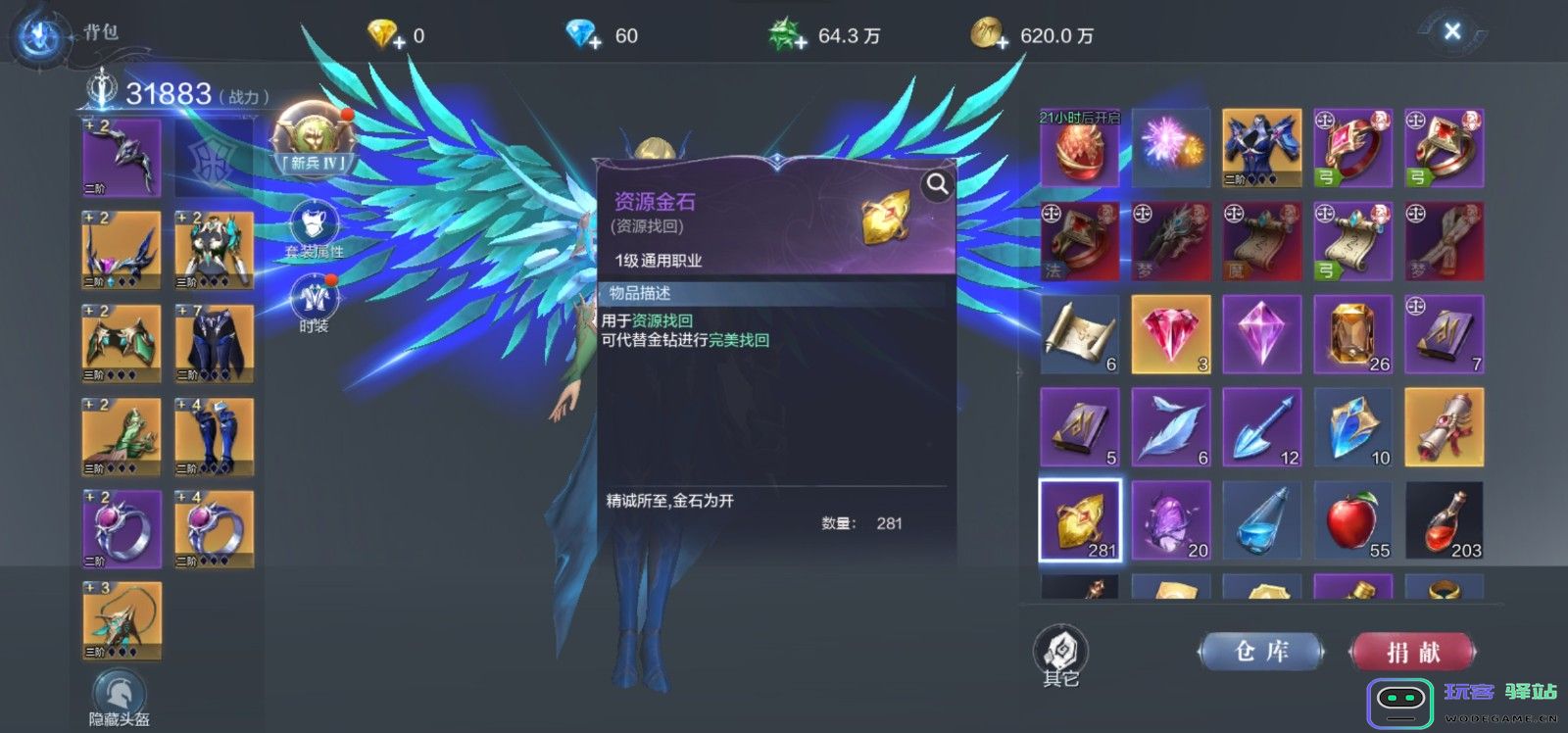
Task: Select the apple item in the bag
Action: pyautogui.click(x=1353, y=520)
